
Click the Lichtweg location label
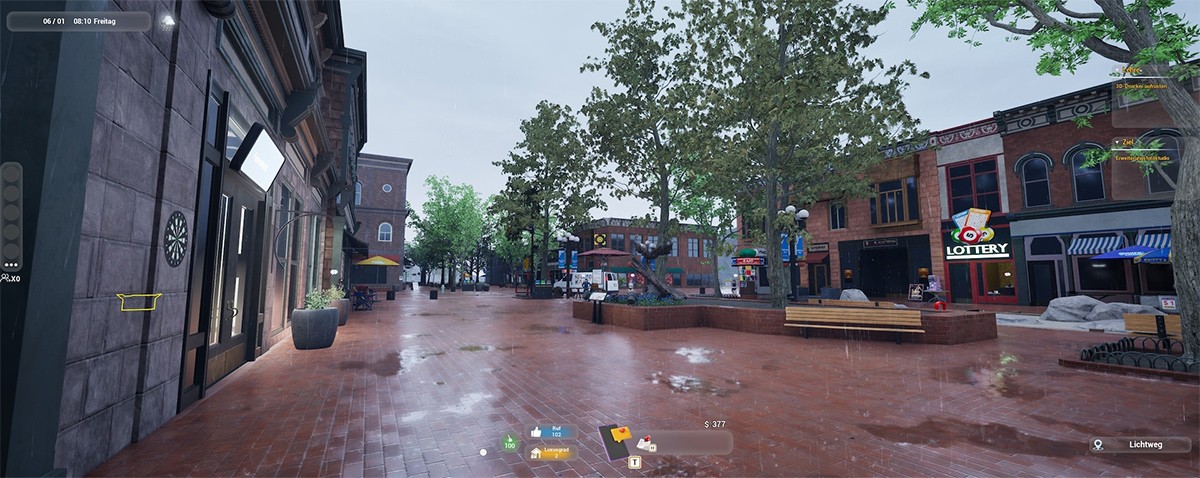tap(1146, 444)
